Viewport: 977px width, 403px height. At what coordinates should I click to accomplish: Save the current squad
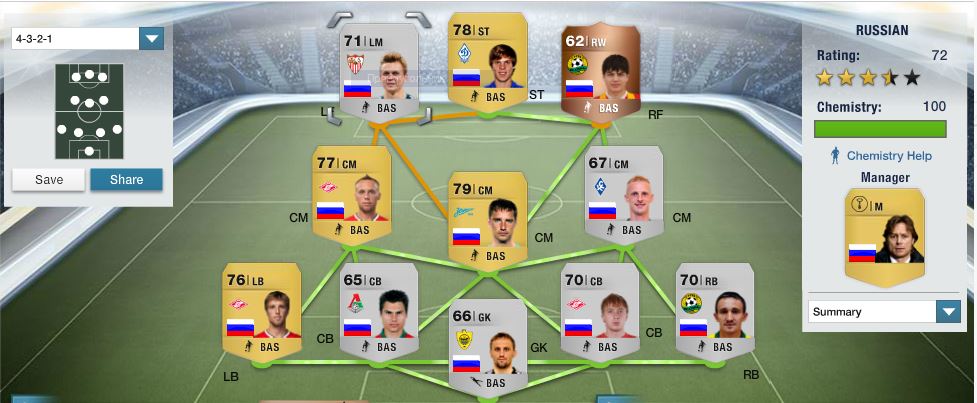click(48, 180)
